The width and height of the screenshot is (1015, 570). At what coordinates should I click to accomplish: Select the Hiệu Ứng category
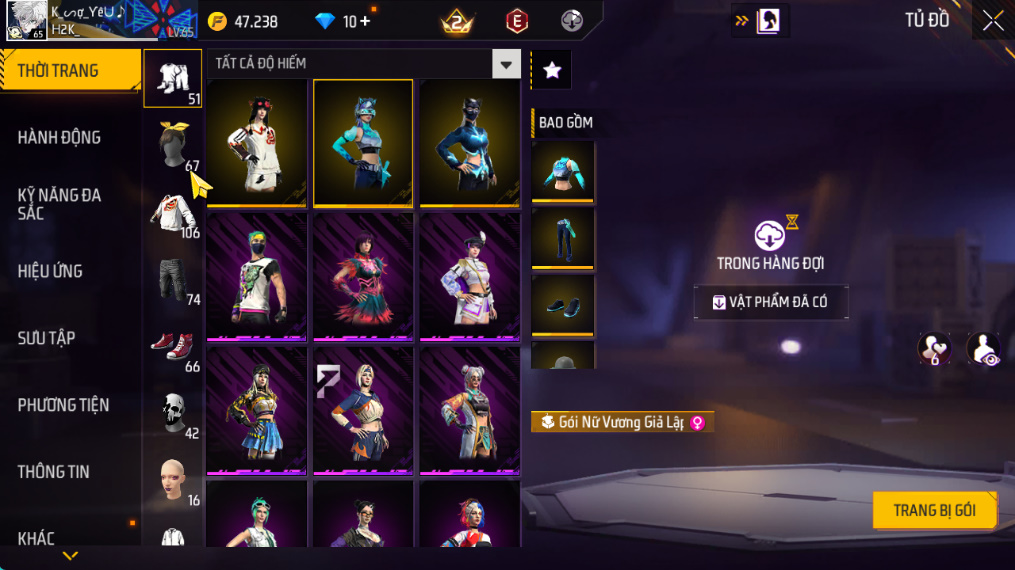(50, 271)
